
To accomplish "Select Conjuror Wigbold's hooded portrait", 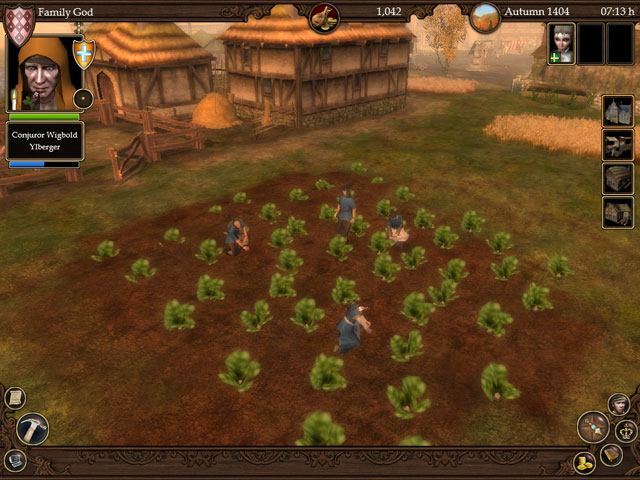I will click(41, 72).
